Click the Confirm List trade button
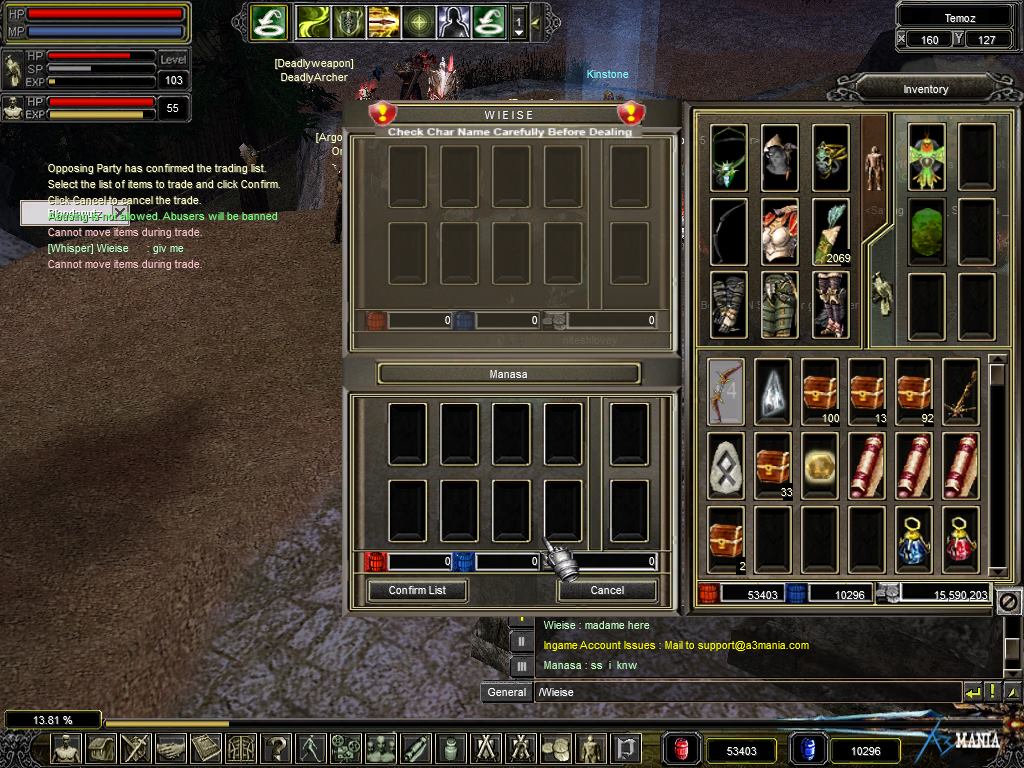The image size is (1024, 768). click(x=417, y=590)
